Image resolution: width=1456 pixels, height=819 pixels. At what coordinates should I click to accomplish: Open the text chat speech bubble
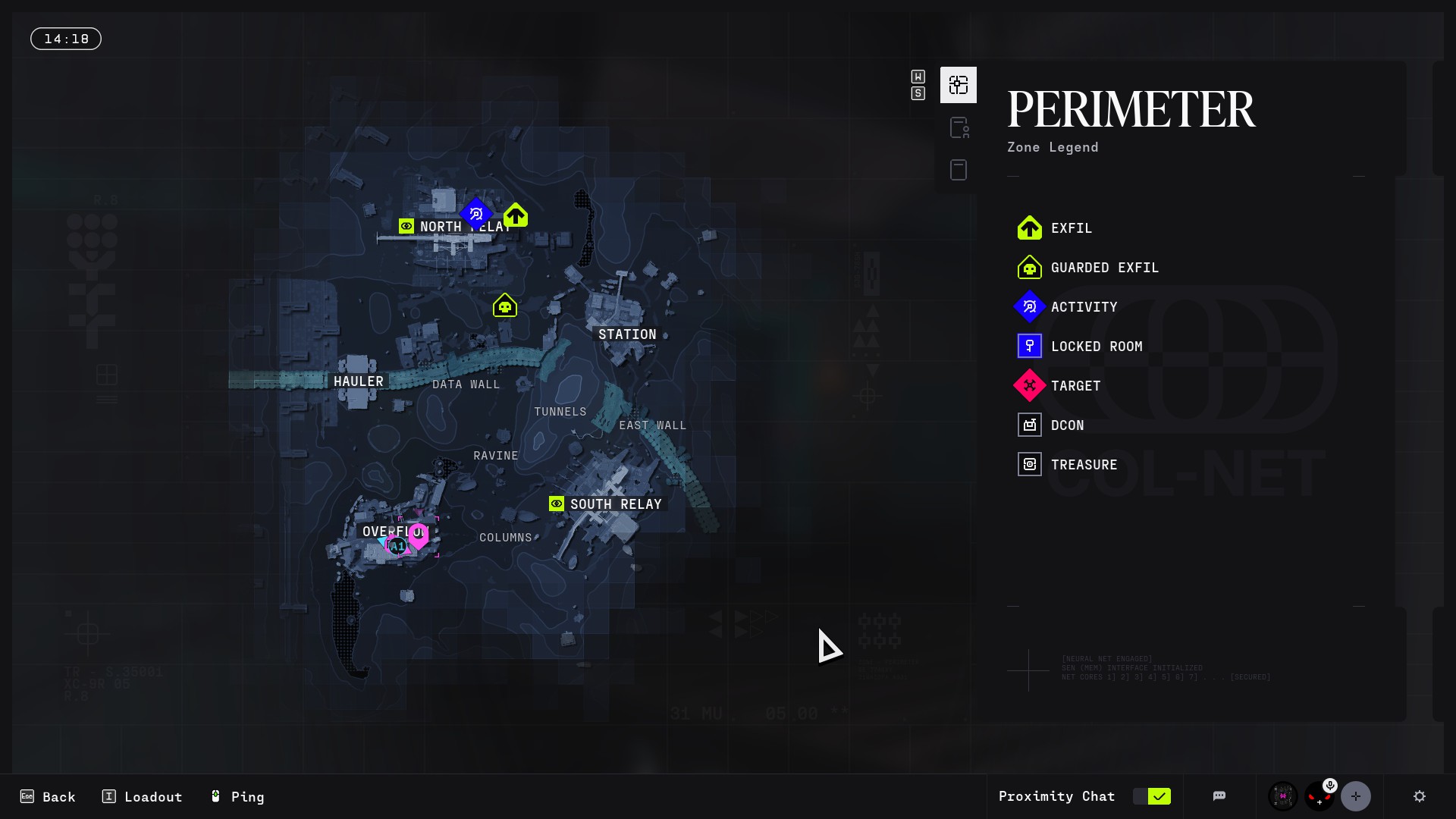pyautogui.click(x=1219, y=796)
